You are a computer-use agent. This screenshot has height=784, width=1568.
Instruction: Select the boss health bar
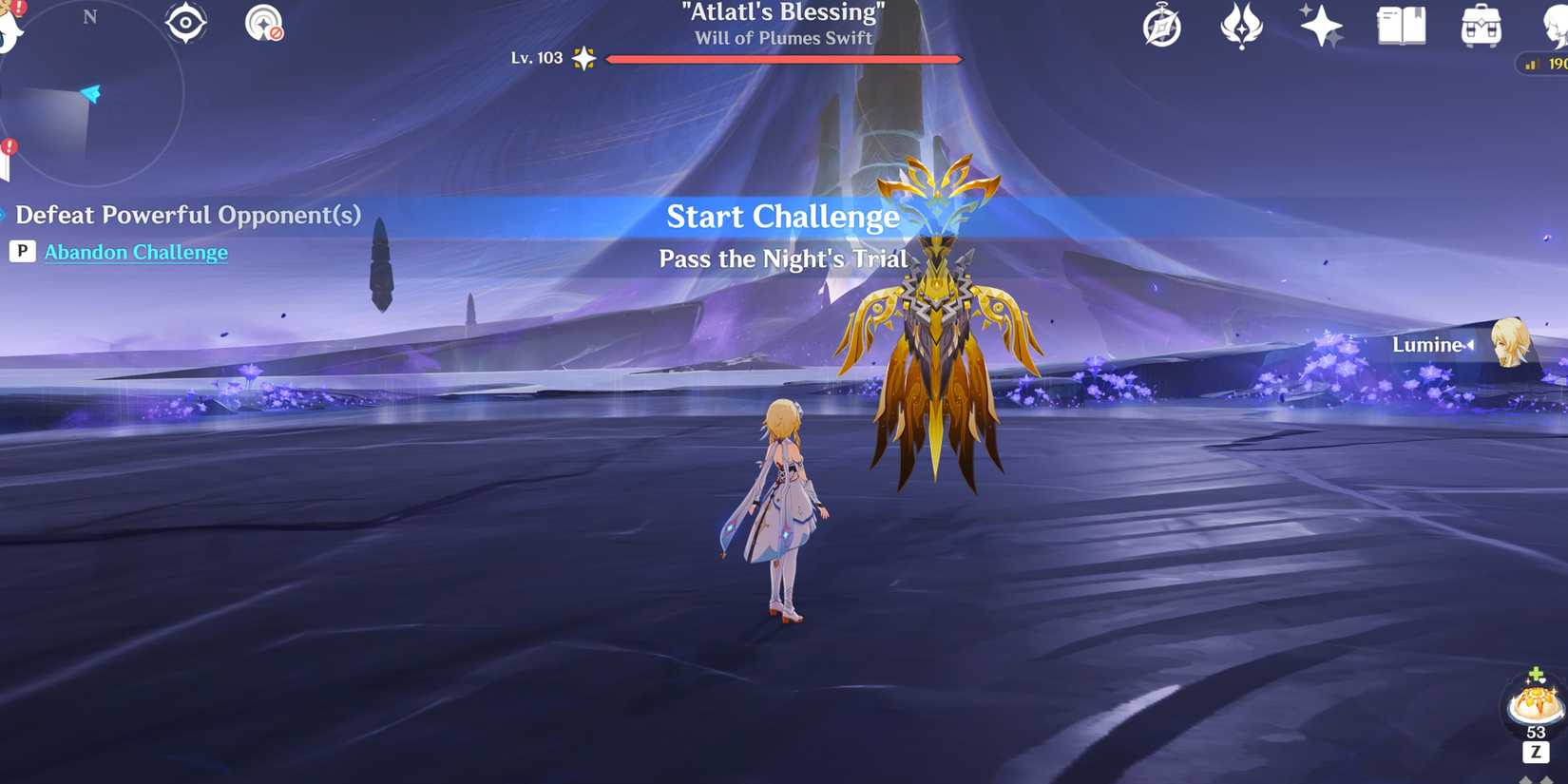tap(781, 58)
